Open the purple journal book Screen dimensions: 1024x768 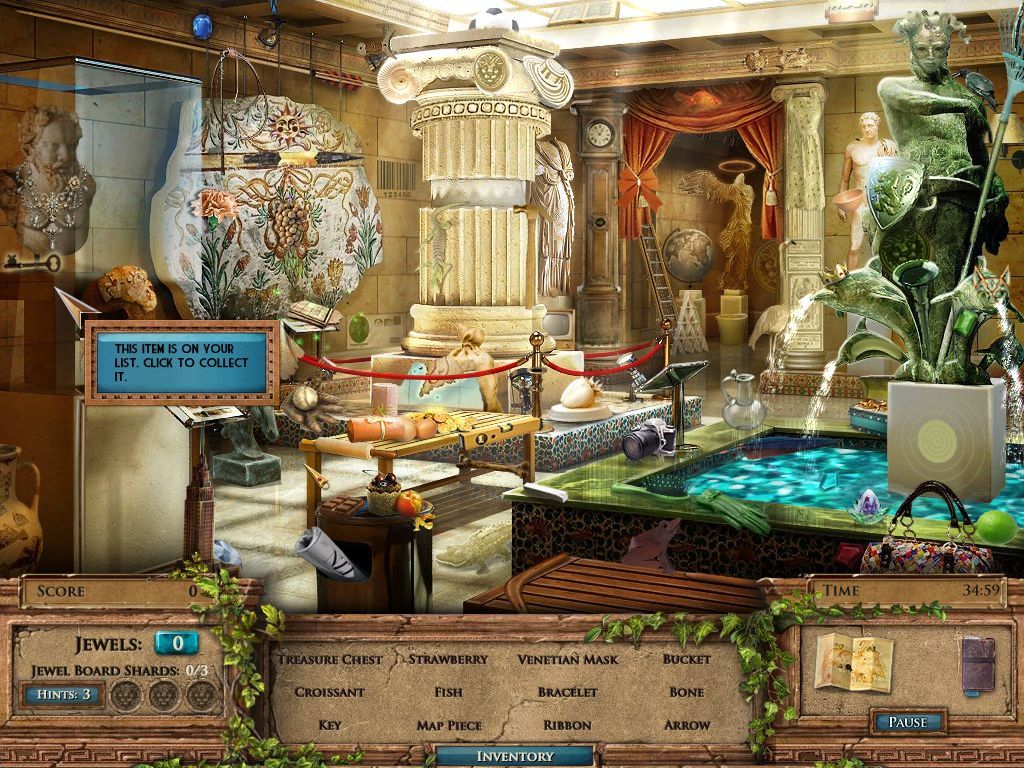(978, 664)
